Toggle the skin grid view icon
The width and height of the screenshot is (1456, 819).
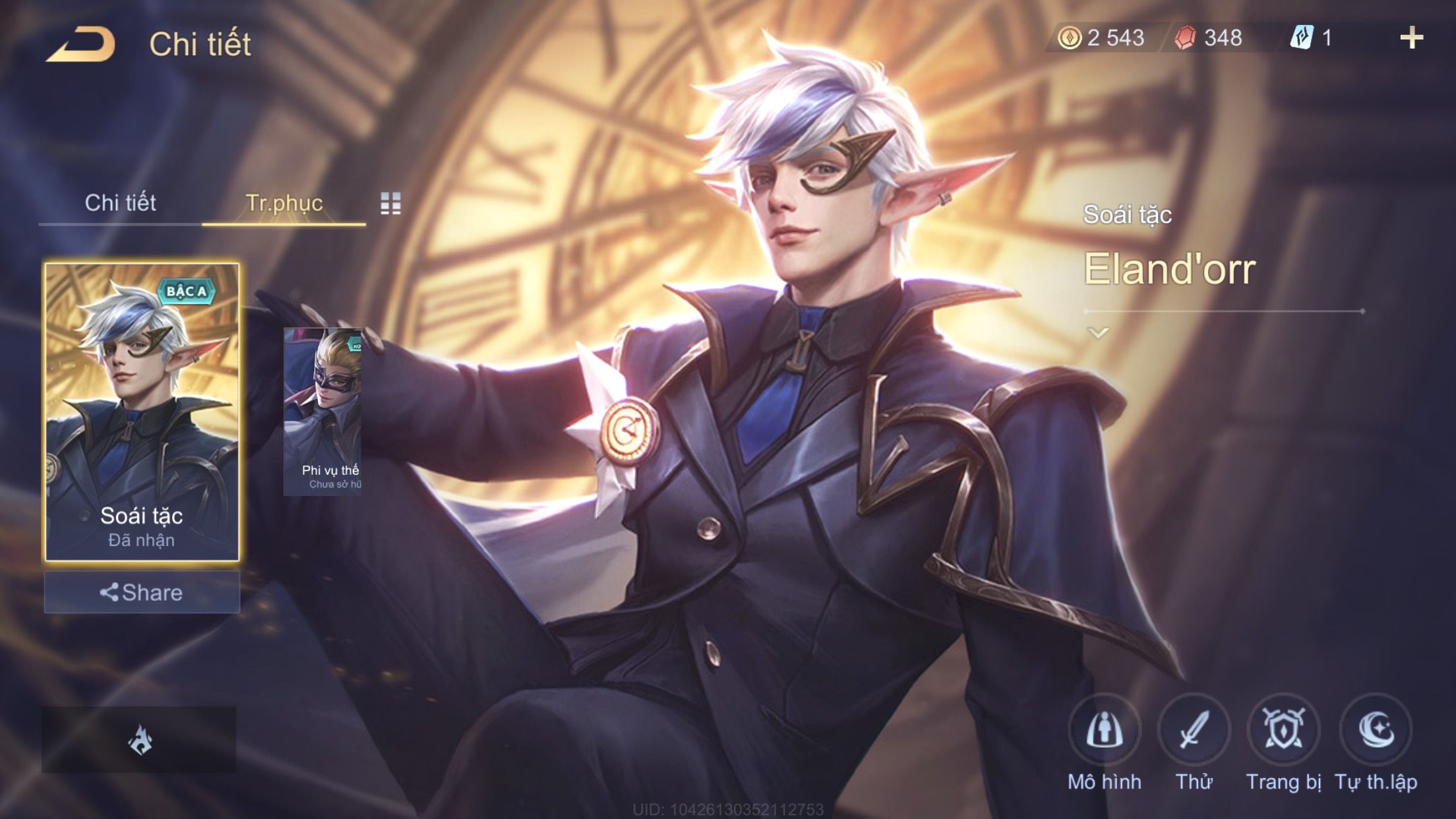pos(390,204)
